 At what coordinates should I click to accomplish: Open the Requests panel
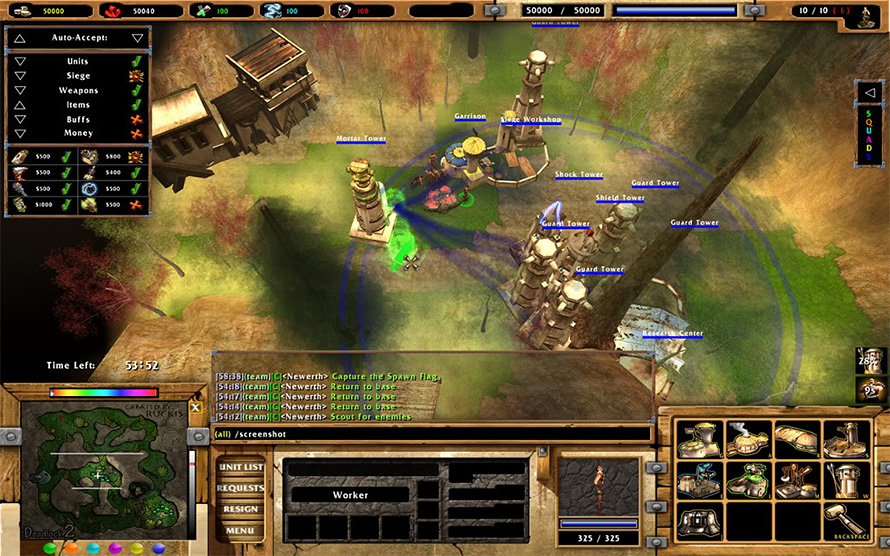[240, 489]
